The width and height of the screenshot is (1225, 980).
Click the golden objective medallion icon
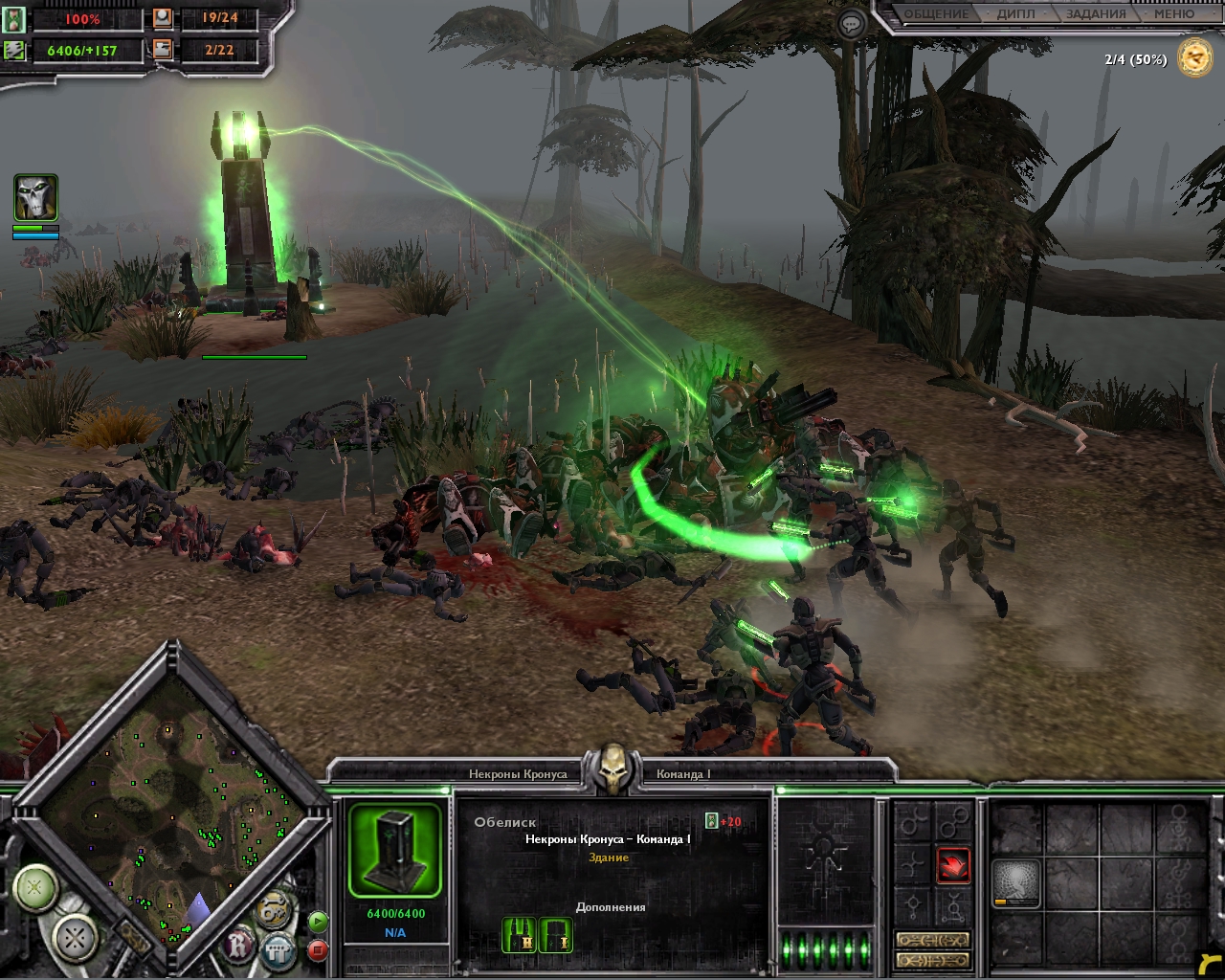coord(1195,58)
